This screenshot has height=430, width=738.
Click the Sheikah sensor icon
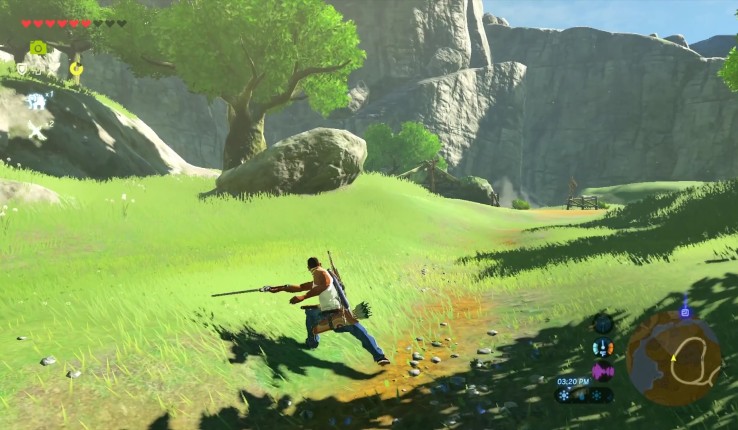pos(602,323)
